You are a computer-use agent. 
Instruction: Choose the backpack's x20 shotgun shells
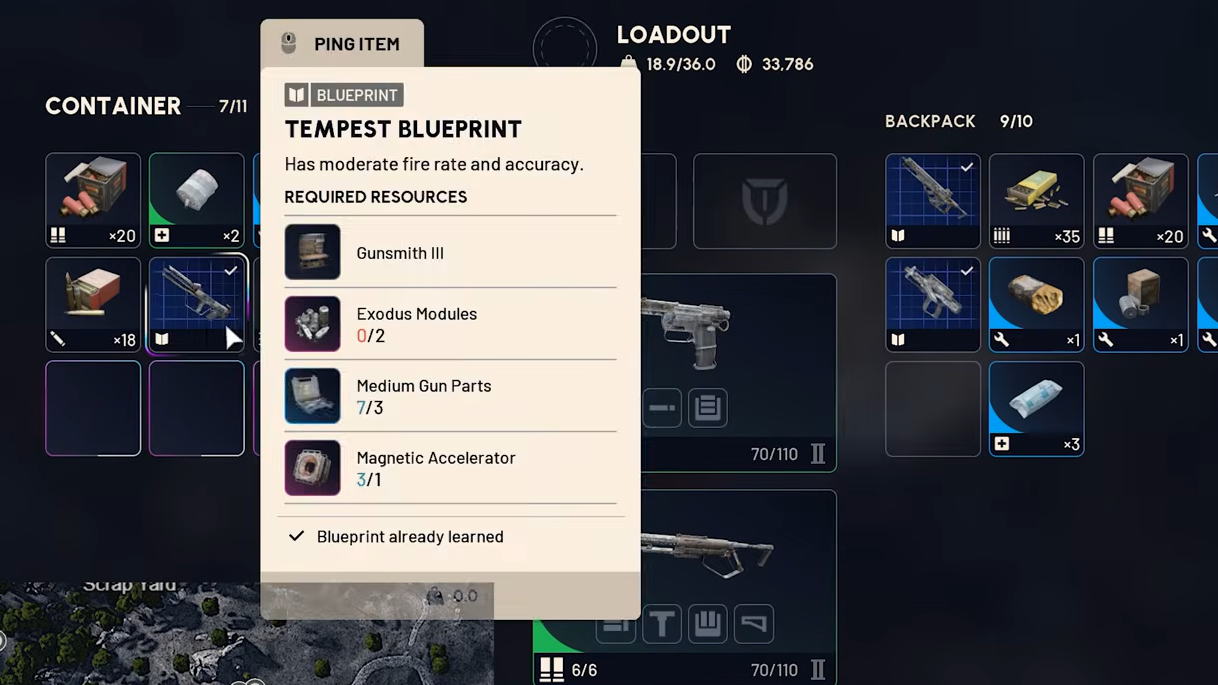coord(1140,200)
